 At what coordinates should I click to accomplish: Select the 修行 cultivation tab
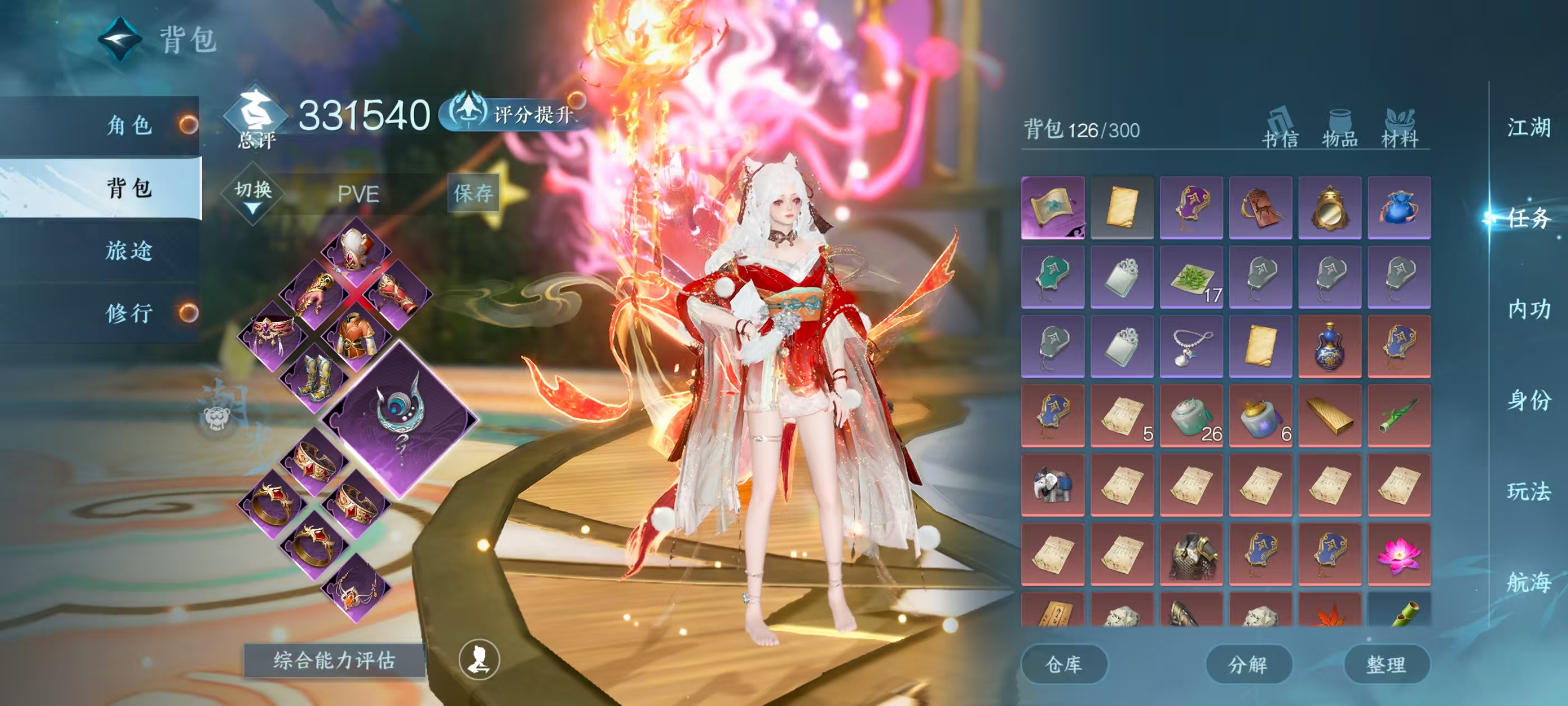coord(129,313)
